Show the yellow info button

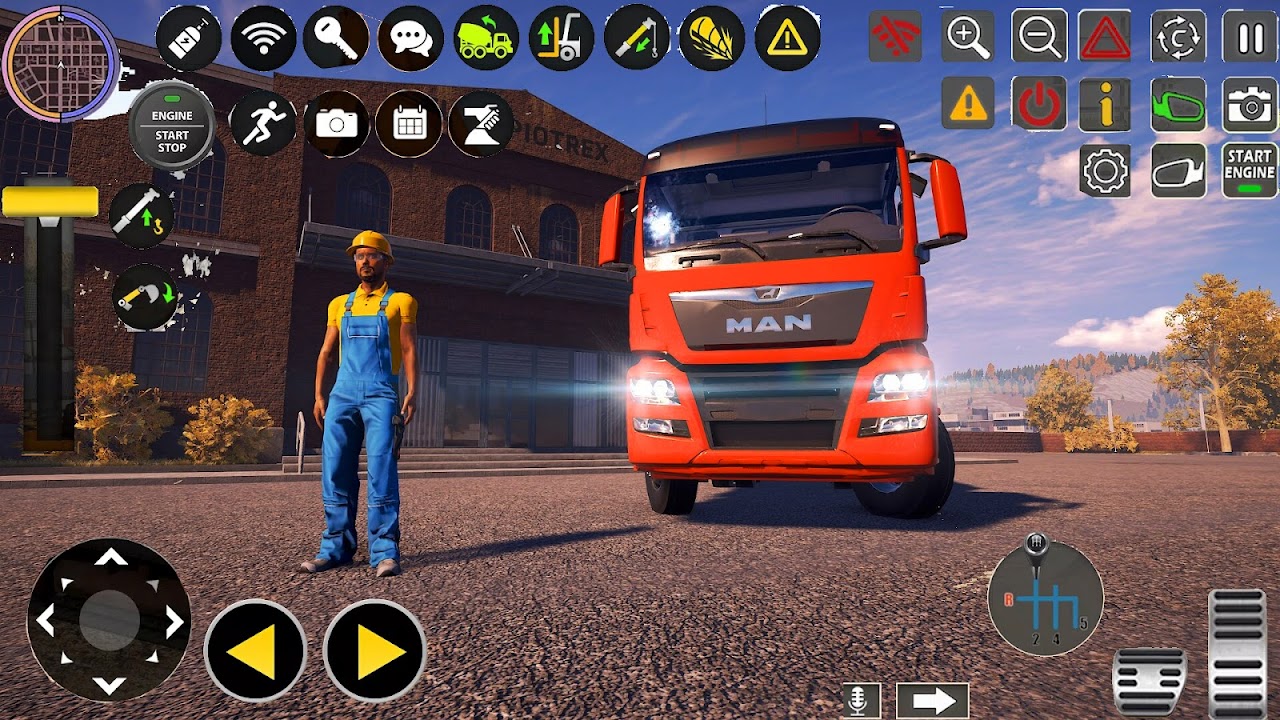pos(1105,104)
